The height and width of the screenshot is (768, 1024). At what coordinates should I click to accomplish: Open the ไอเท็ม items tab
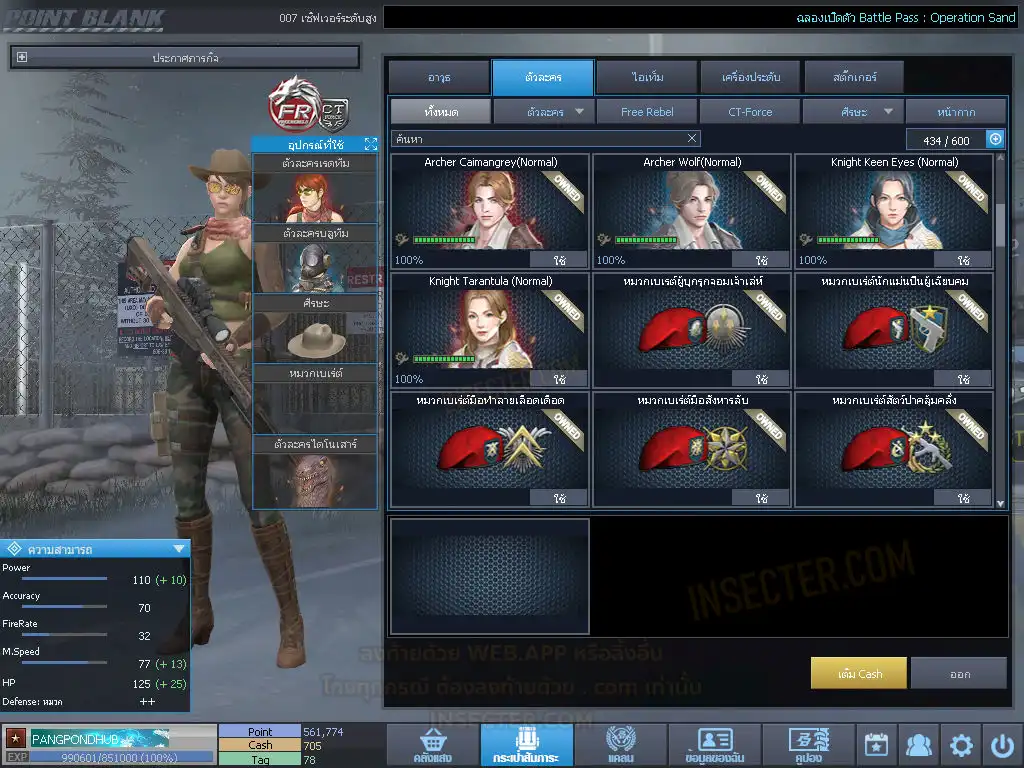tap(647, 77)
